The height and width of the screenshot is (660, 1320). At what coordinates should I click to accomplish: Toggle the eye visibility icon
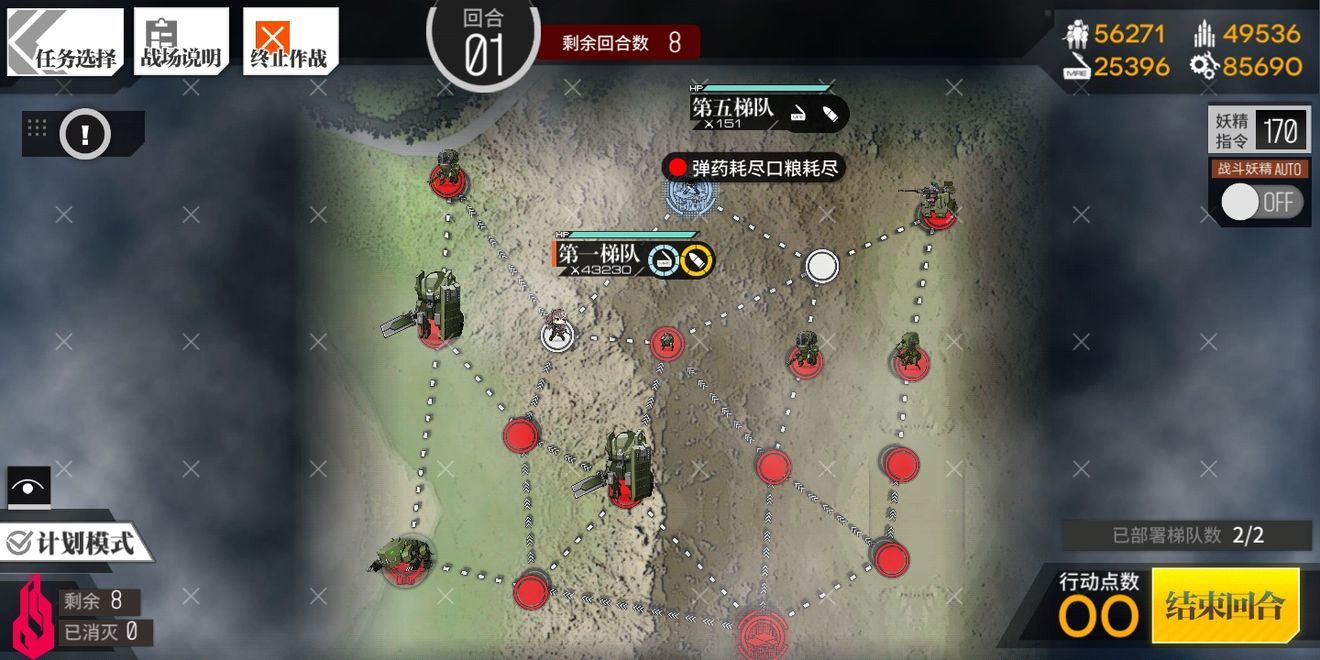[29, 488]
